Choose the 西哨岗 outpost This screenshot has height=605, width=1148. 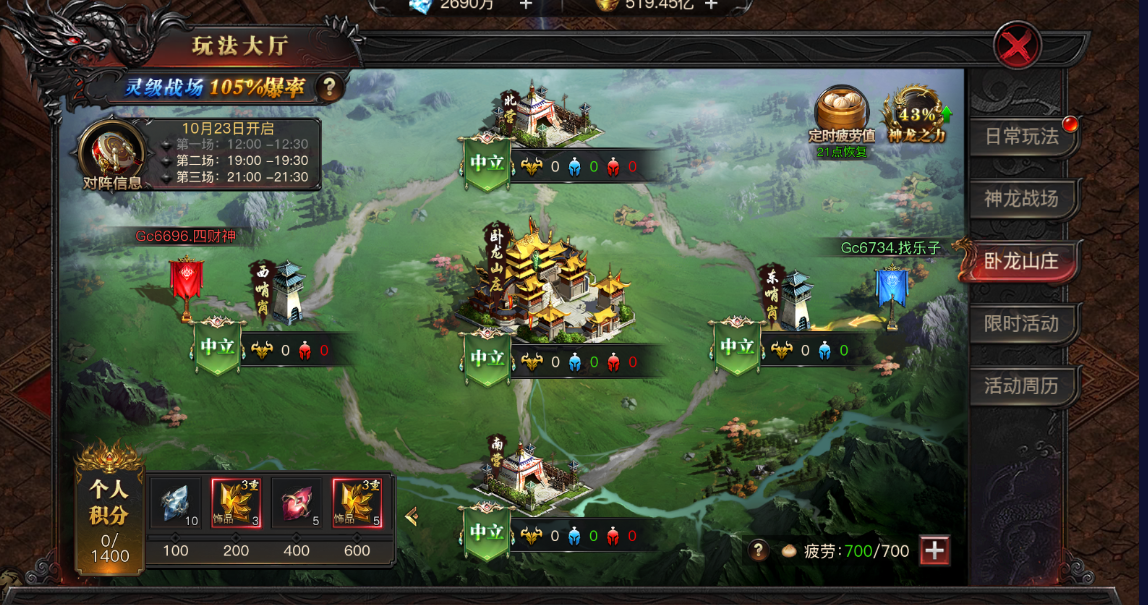(x=280, y=292)
